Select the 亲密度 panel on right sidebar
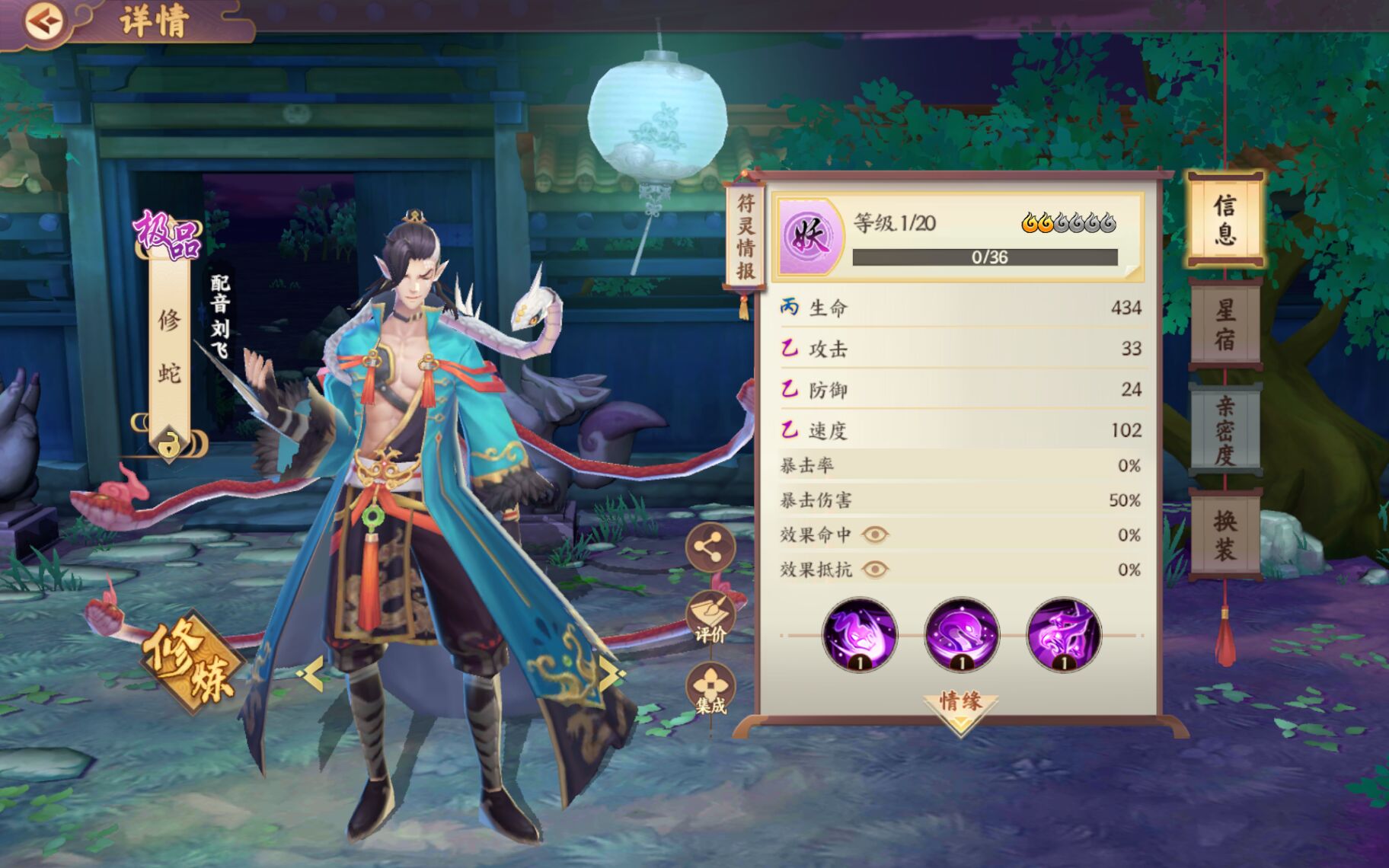The image size is (1389, 868). click(x=1225, y=429)
